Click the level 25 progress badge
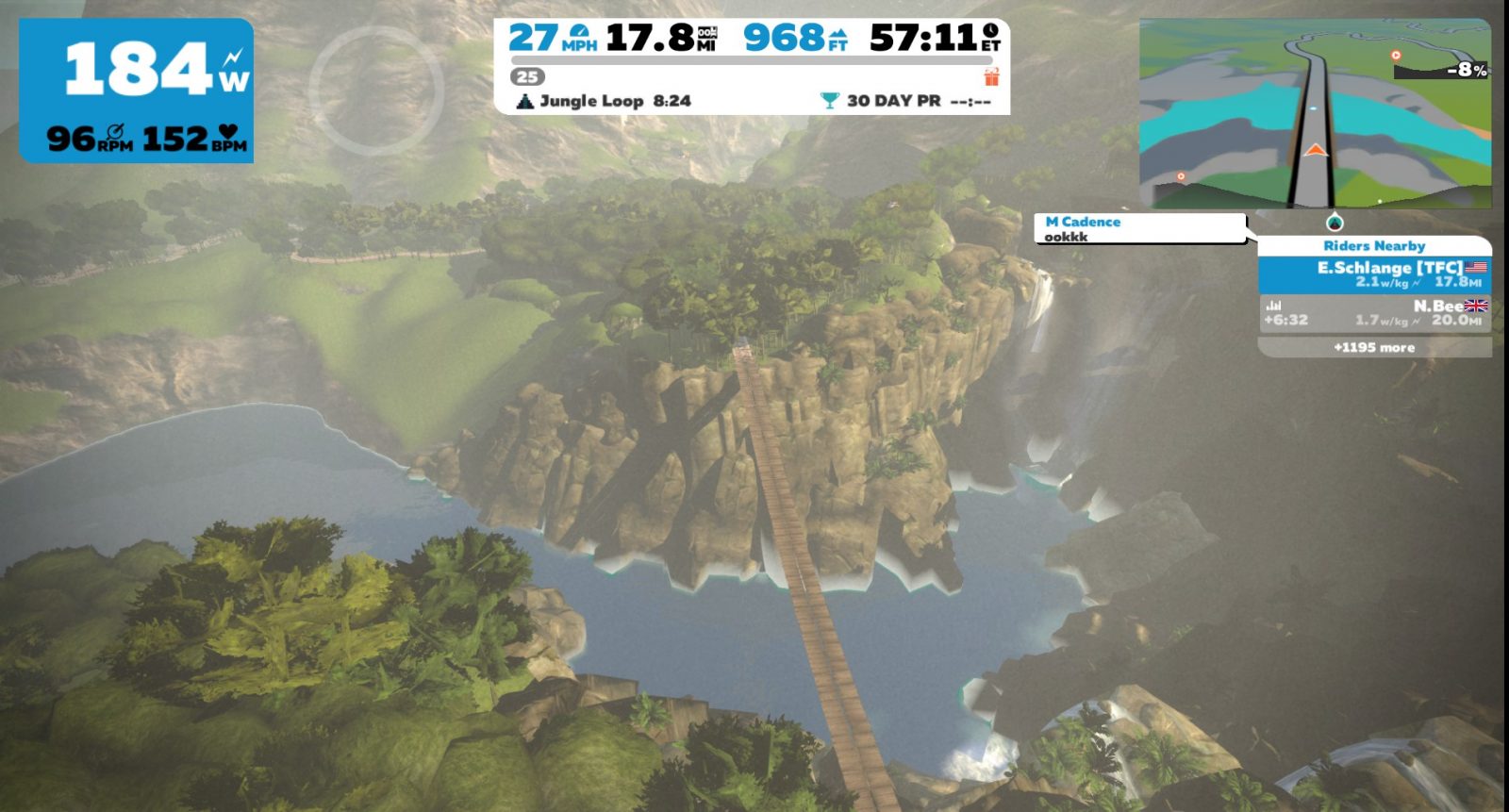Viewport: 1509px width, 812px height. click(528, 77)
